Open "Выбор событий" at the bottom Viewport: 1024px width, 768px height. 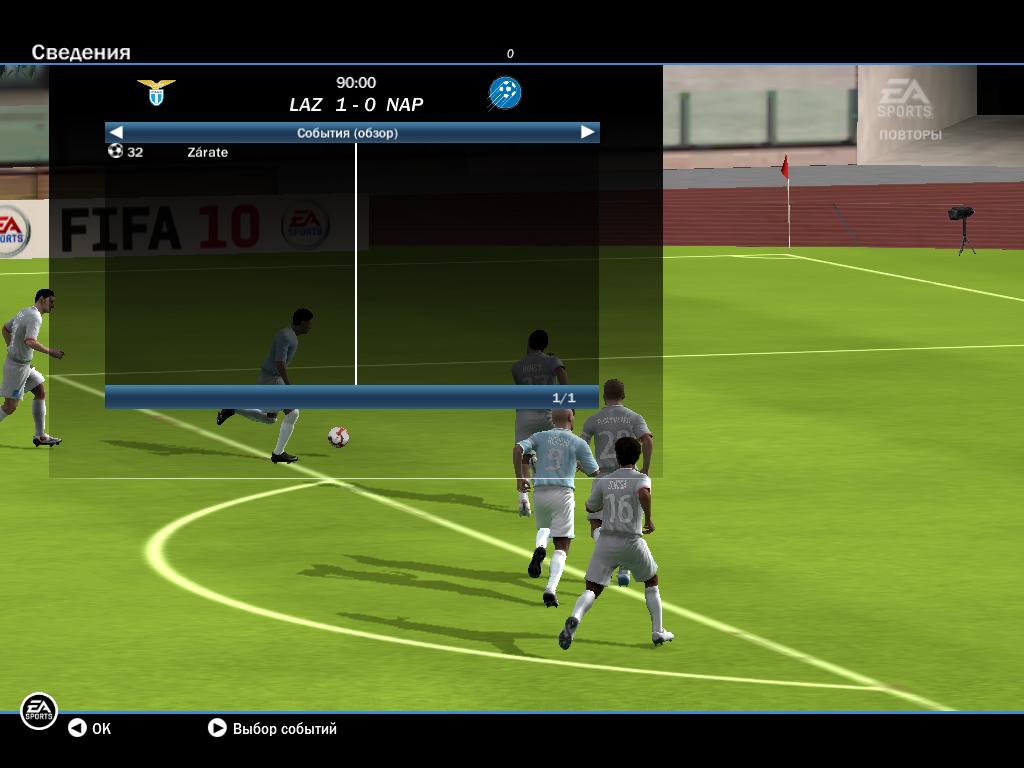click(x=272, y=728)
